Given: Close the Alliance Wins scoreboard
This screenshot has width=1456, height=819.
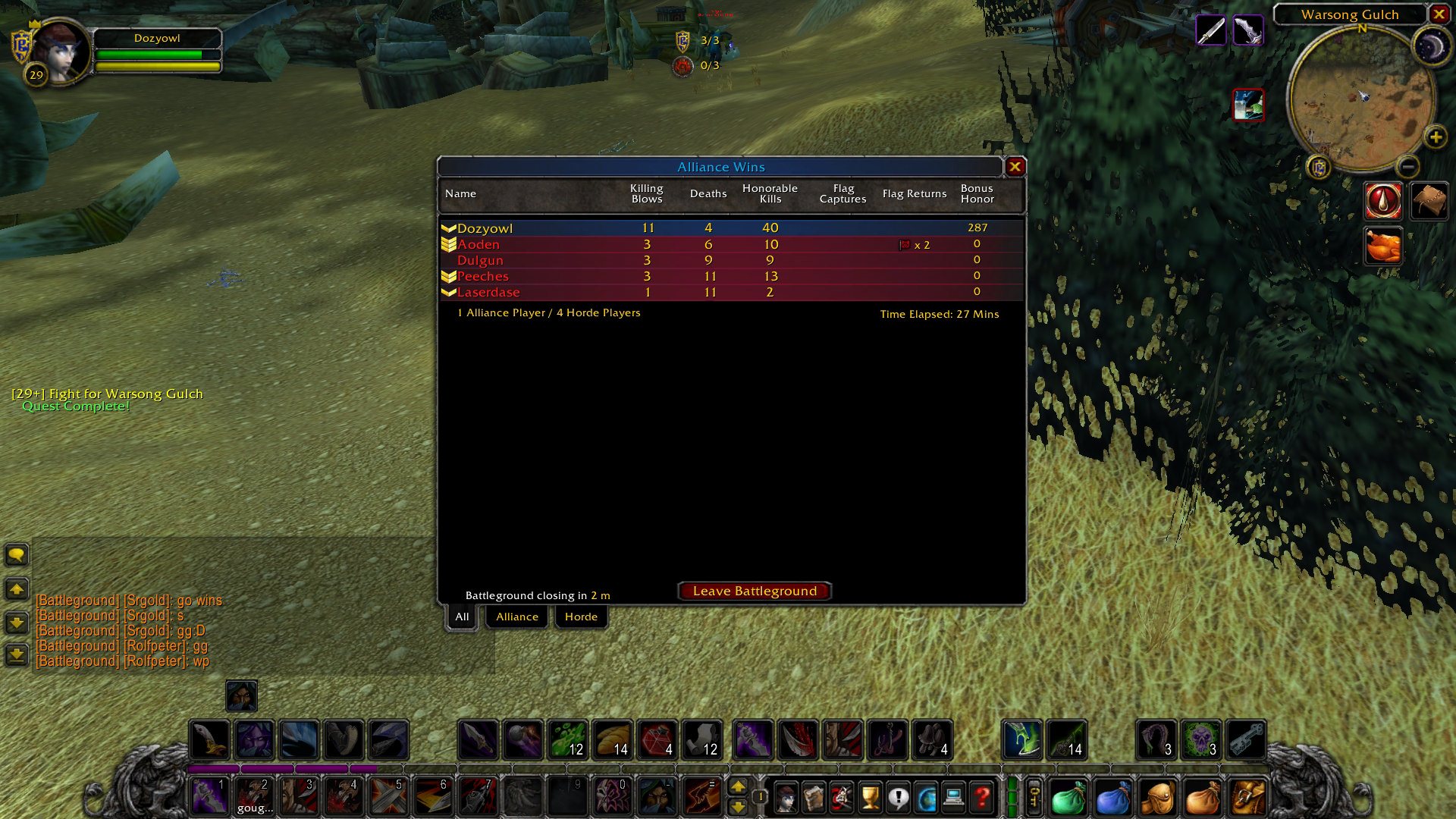Looking at the screenshot, I should coord(1015,167).
